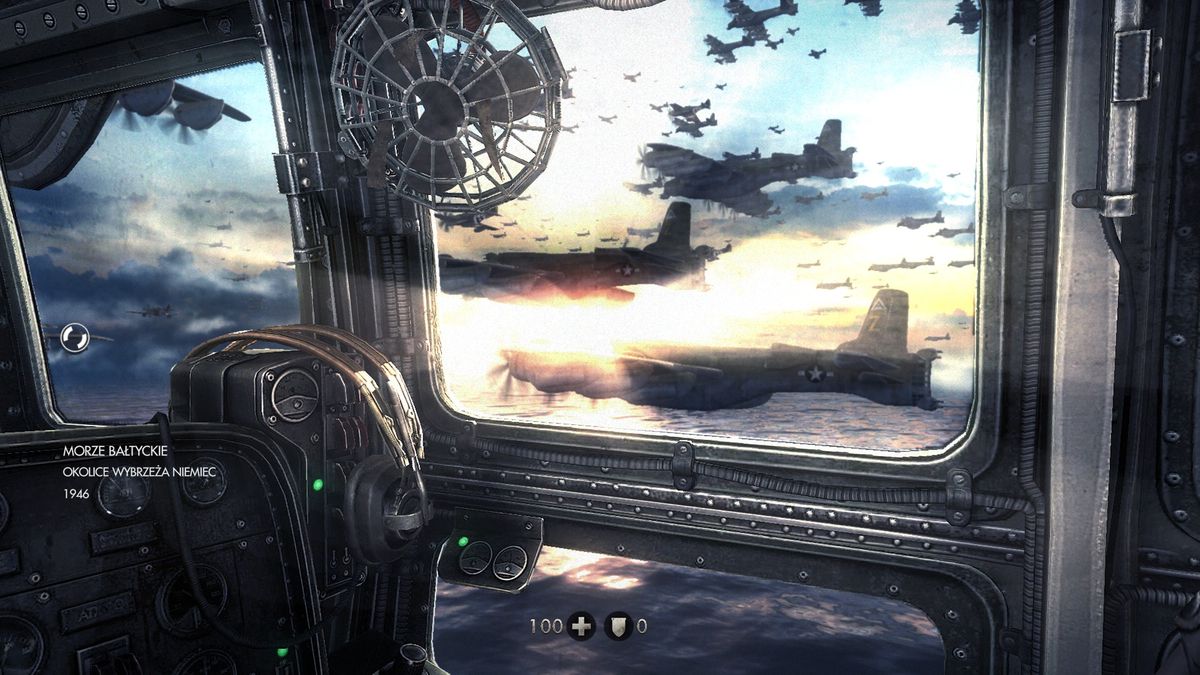The image size is (1200, 675).
Task: Select the armor shield icon
Action: pos(618,627)
